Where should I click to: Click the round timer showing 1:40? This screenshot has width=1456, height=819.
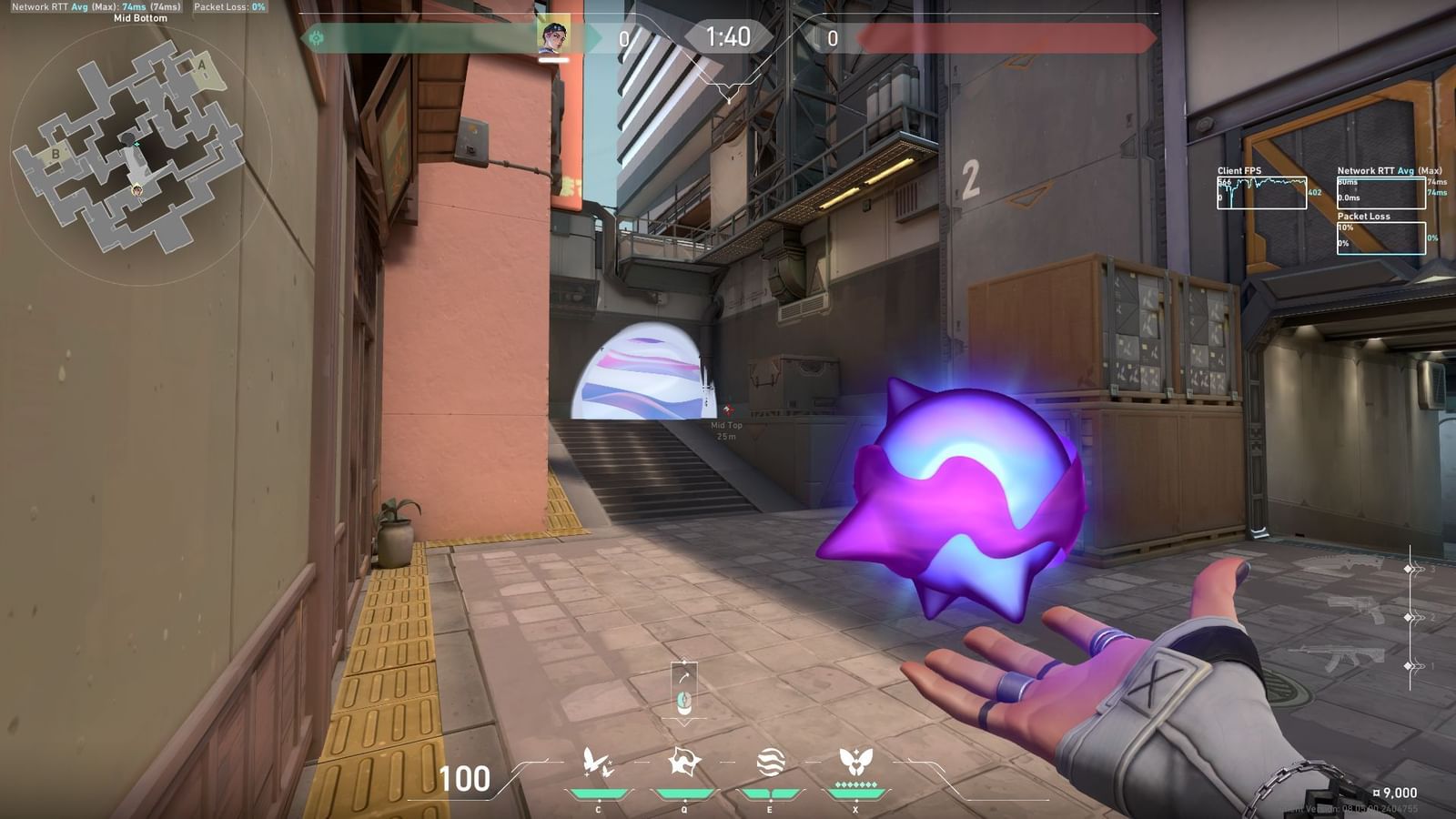pyautogui.click(x=728, y=38)
